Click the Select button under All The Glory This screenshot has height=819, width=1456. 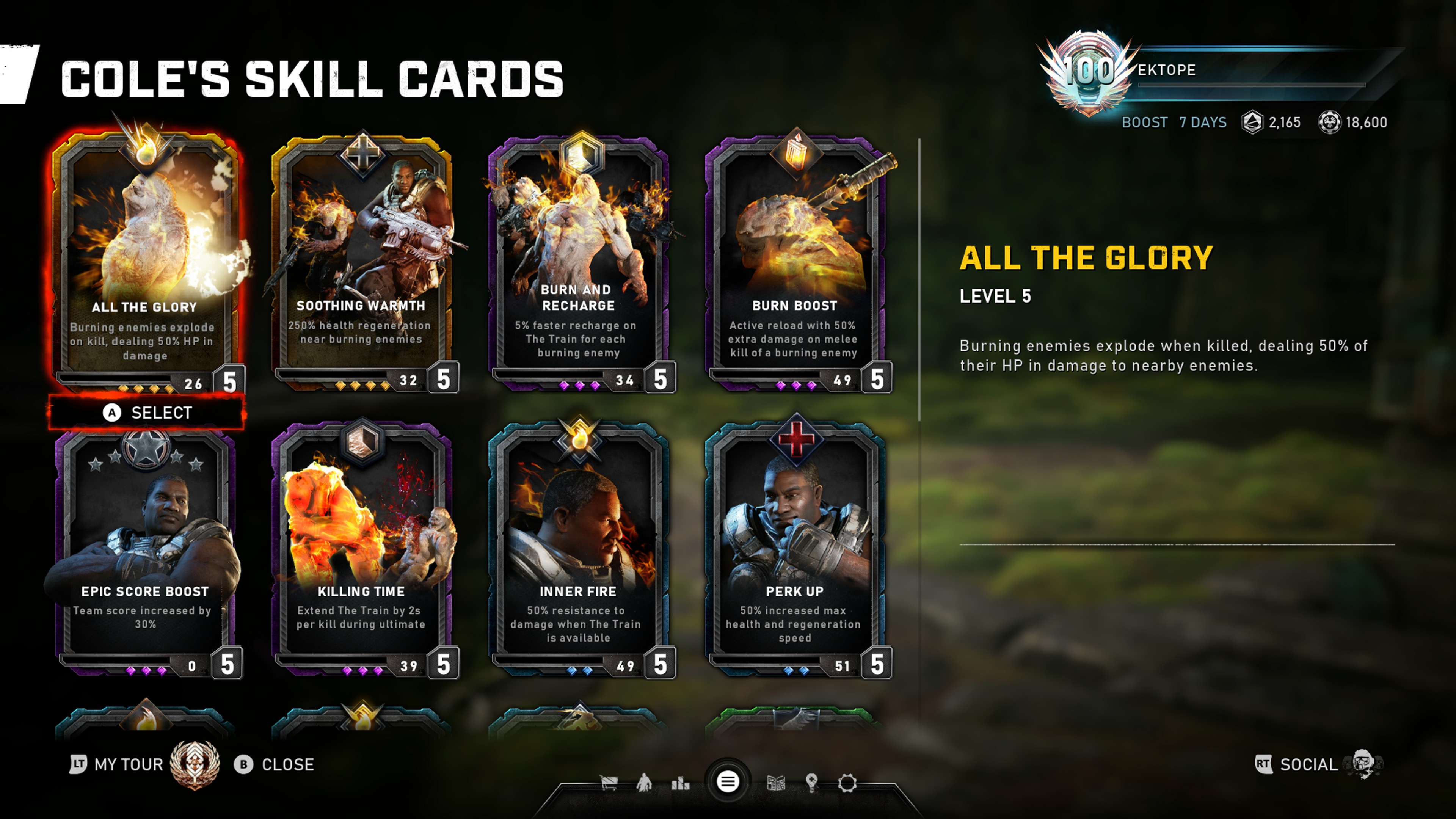147,413
